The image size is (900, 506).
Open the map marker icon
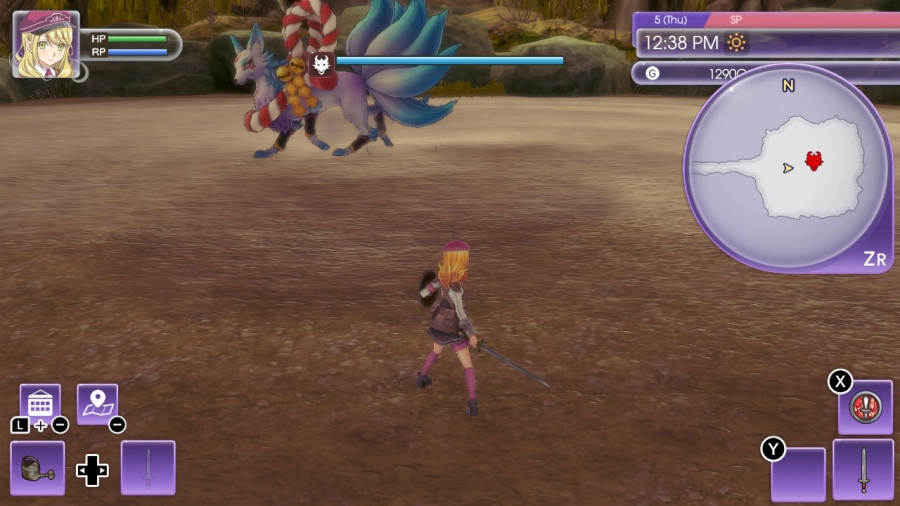click(x=97, y=403)
